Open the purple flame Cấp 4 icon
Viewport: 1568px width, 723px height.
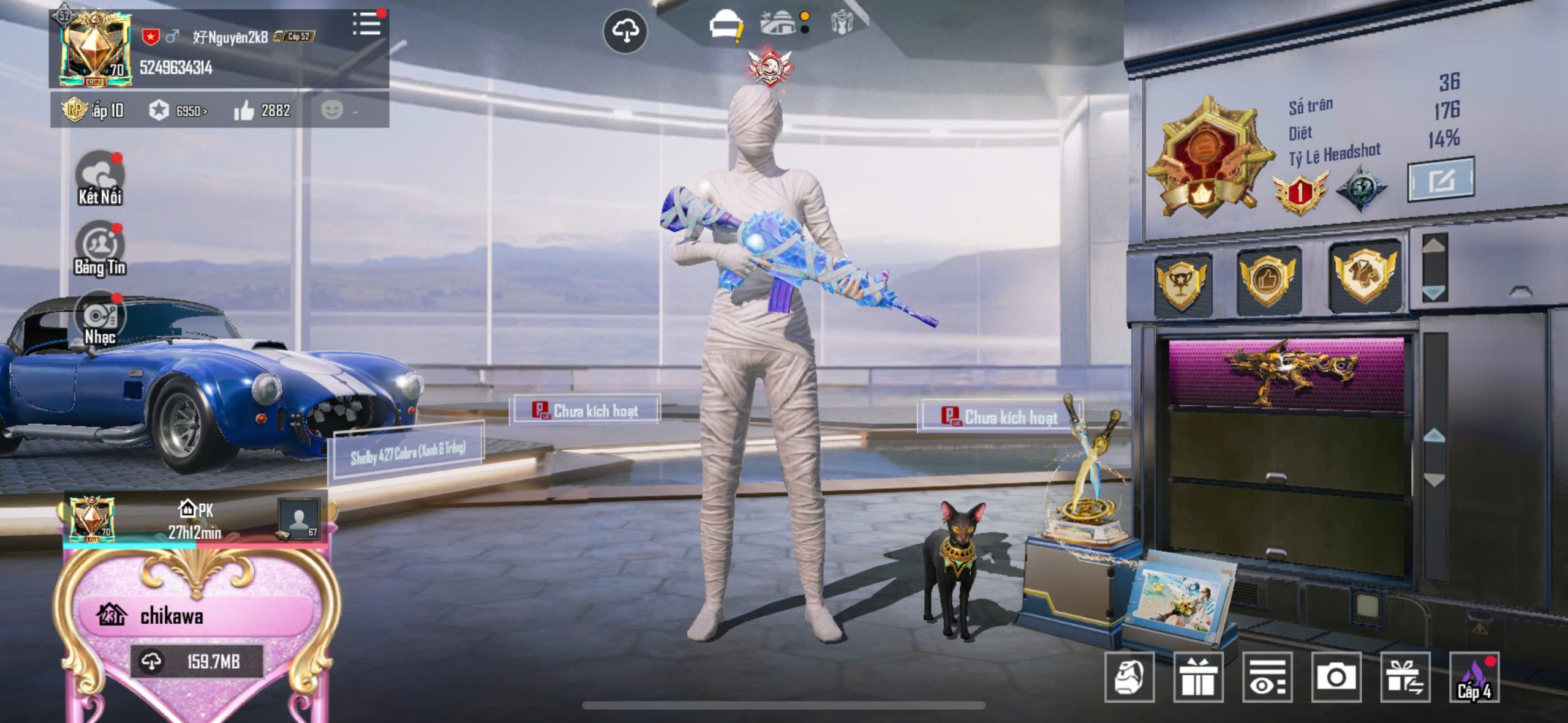[x=1474, y=677]
